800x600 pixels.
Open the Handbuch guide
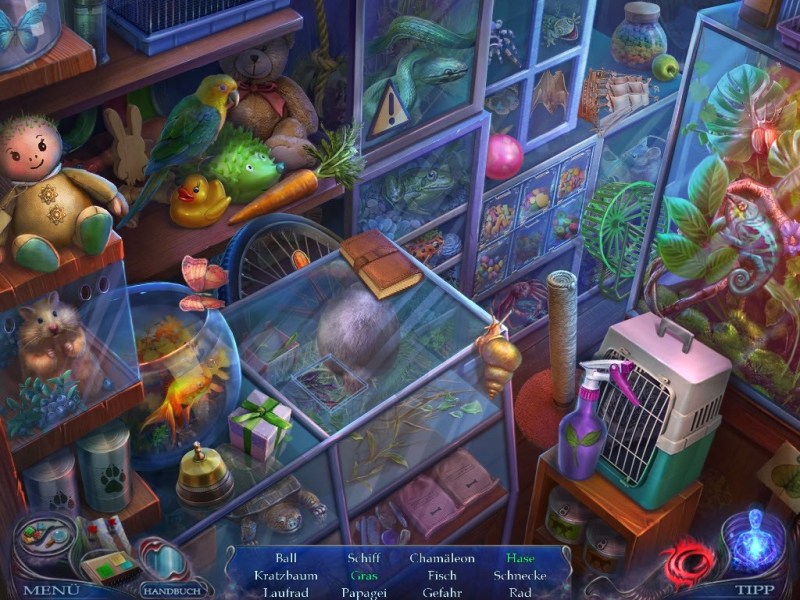(166, 590)
